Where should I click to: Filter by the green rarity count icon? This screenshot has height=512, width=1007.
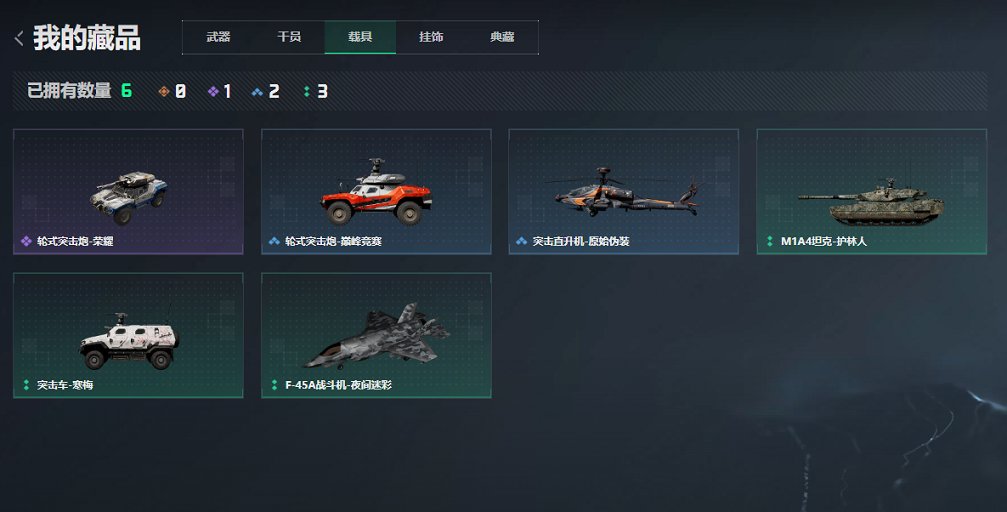pyautogui.click(x=307, y=92)
